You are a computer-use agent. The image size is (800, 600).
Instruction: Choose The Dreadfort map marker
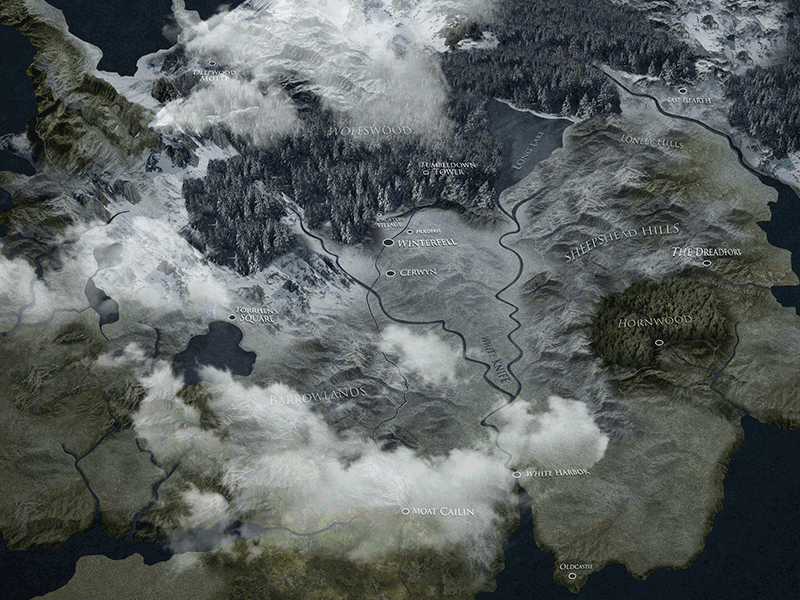click(706, 263)
